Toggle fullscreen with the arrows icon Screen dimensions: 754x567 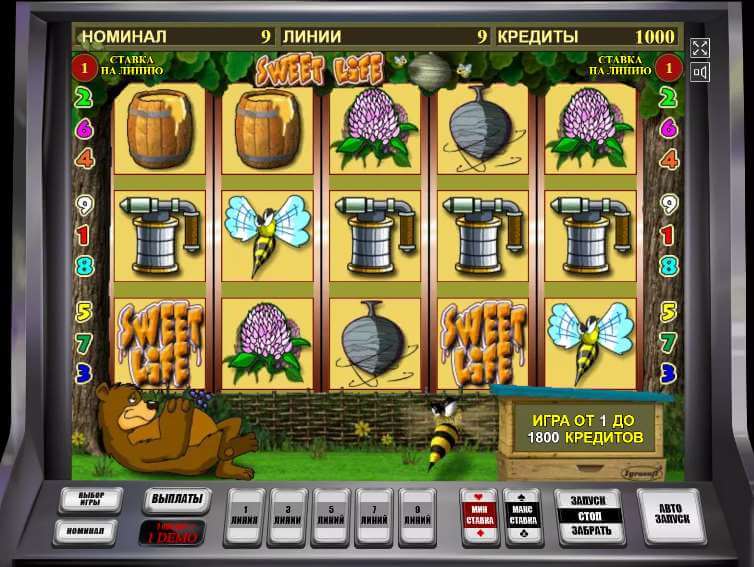pos(700,48)
